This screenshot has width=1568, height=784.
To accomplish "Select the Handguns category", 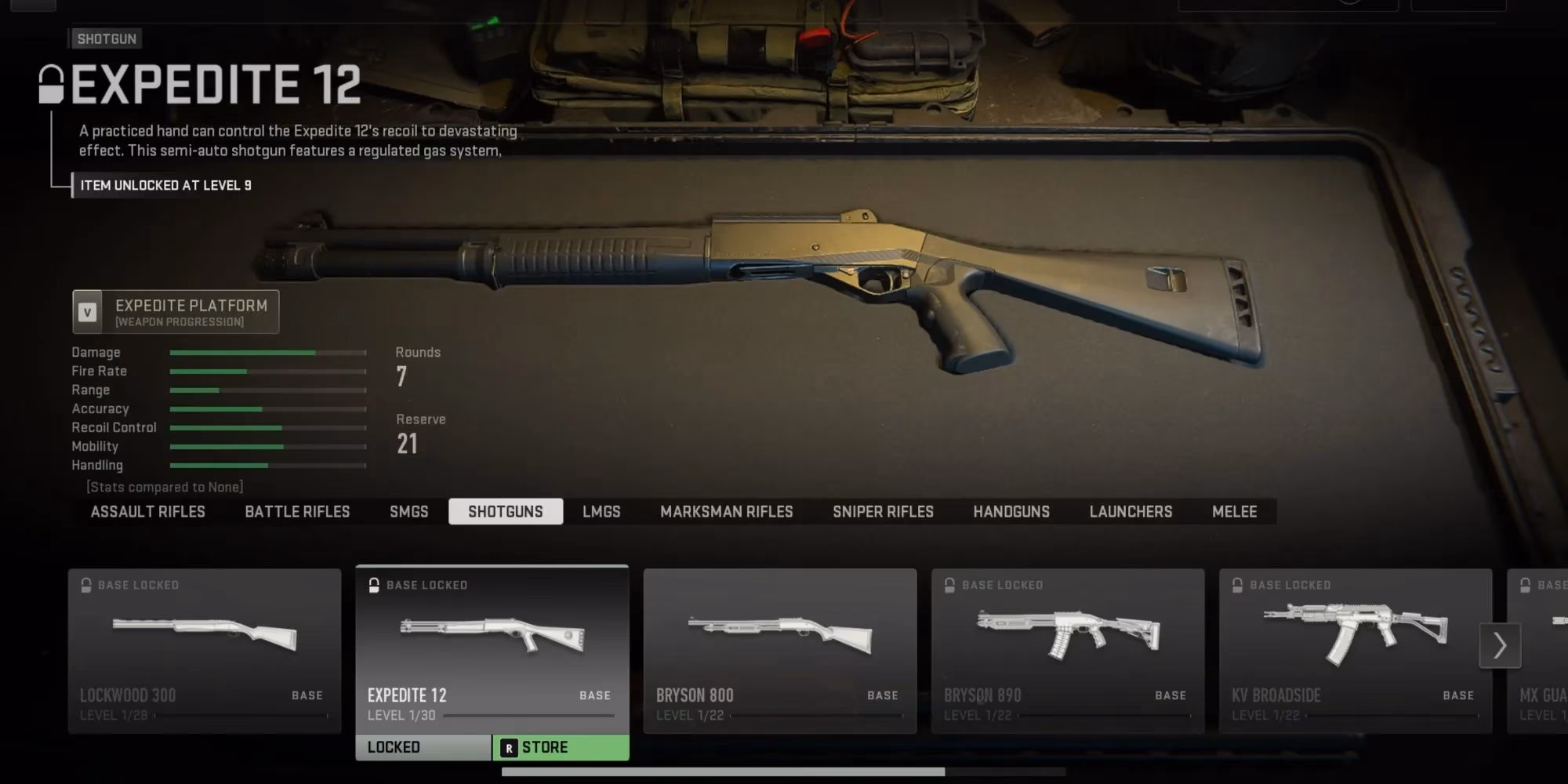I will tap(1011, 512).
